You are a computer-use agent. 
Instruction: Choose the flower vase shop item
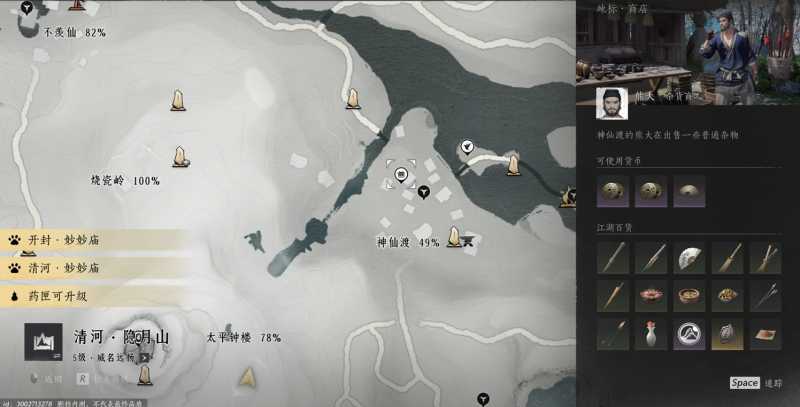(x=651, y=334)
